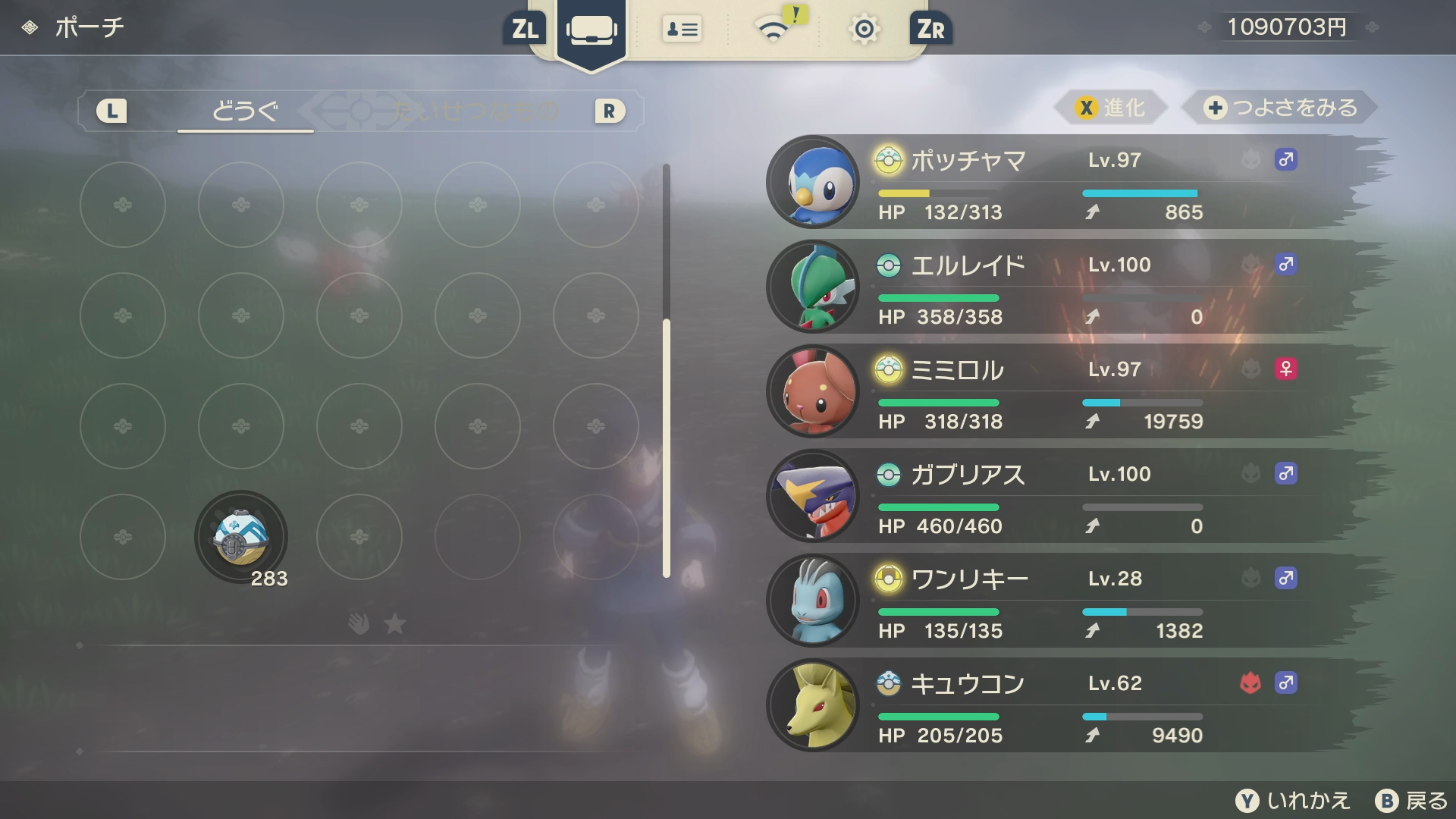The height and width of the screenshot is (819, 1456).
Task: Select the Poké Ball item with 283
Action: (x=241, y=538)
